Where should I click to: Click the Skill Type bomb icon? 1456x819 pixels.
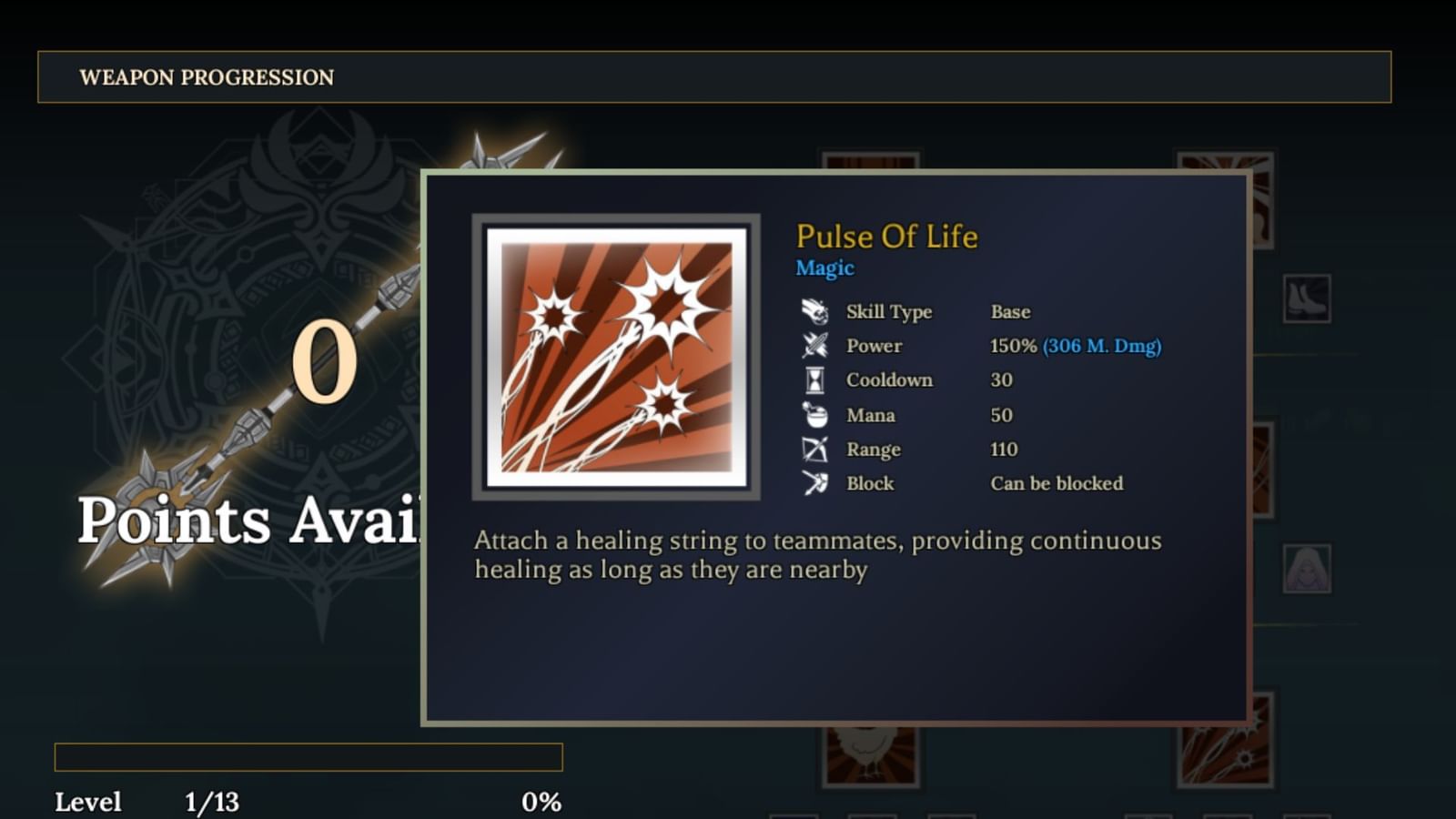[x=816, y=311]
